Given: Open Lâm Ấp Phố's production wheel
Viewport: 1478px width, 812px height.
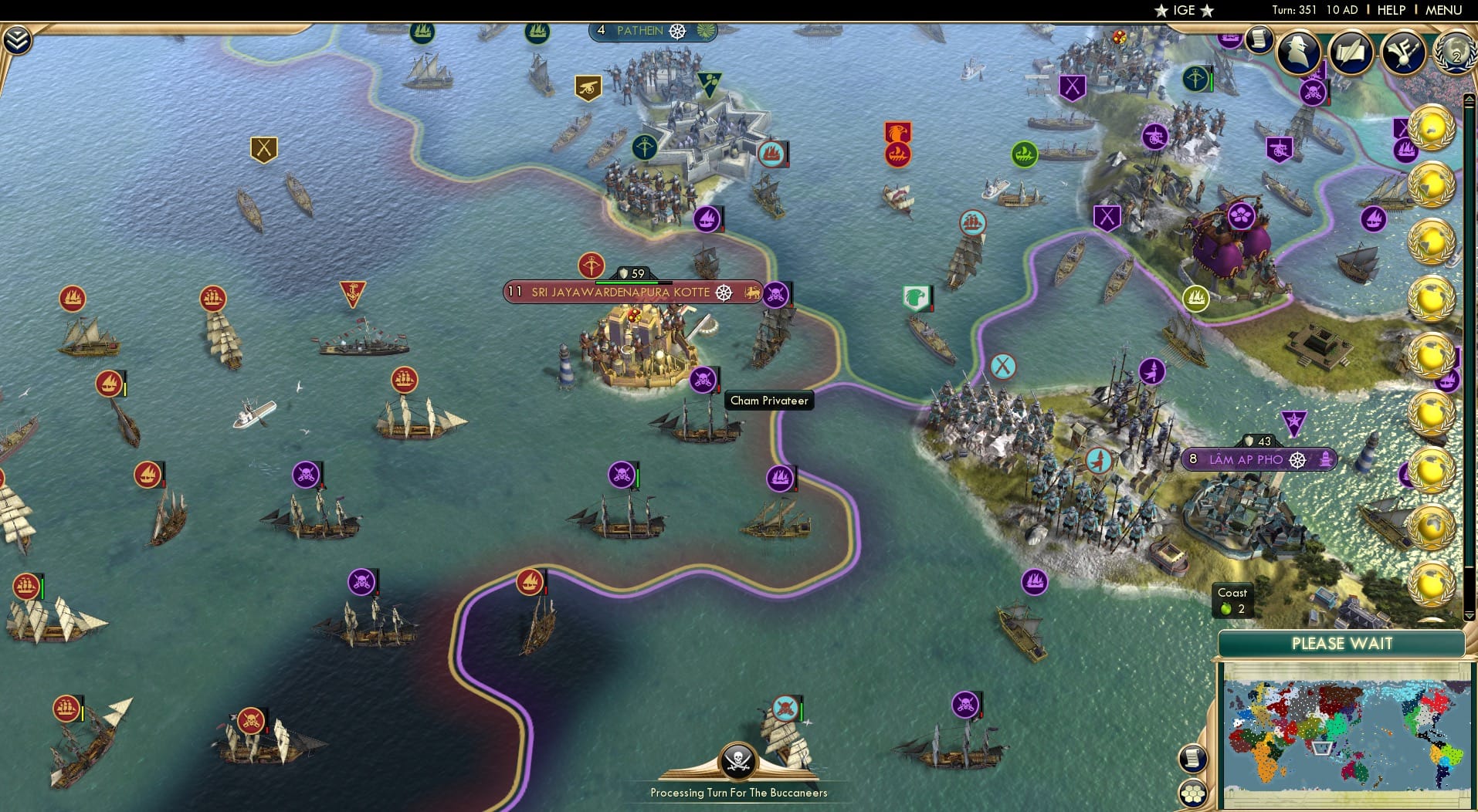Looking at the screenshot, I should [x=1297, y=458].
